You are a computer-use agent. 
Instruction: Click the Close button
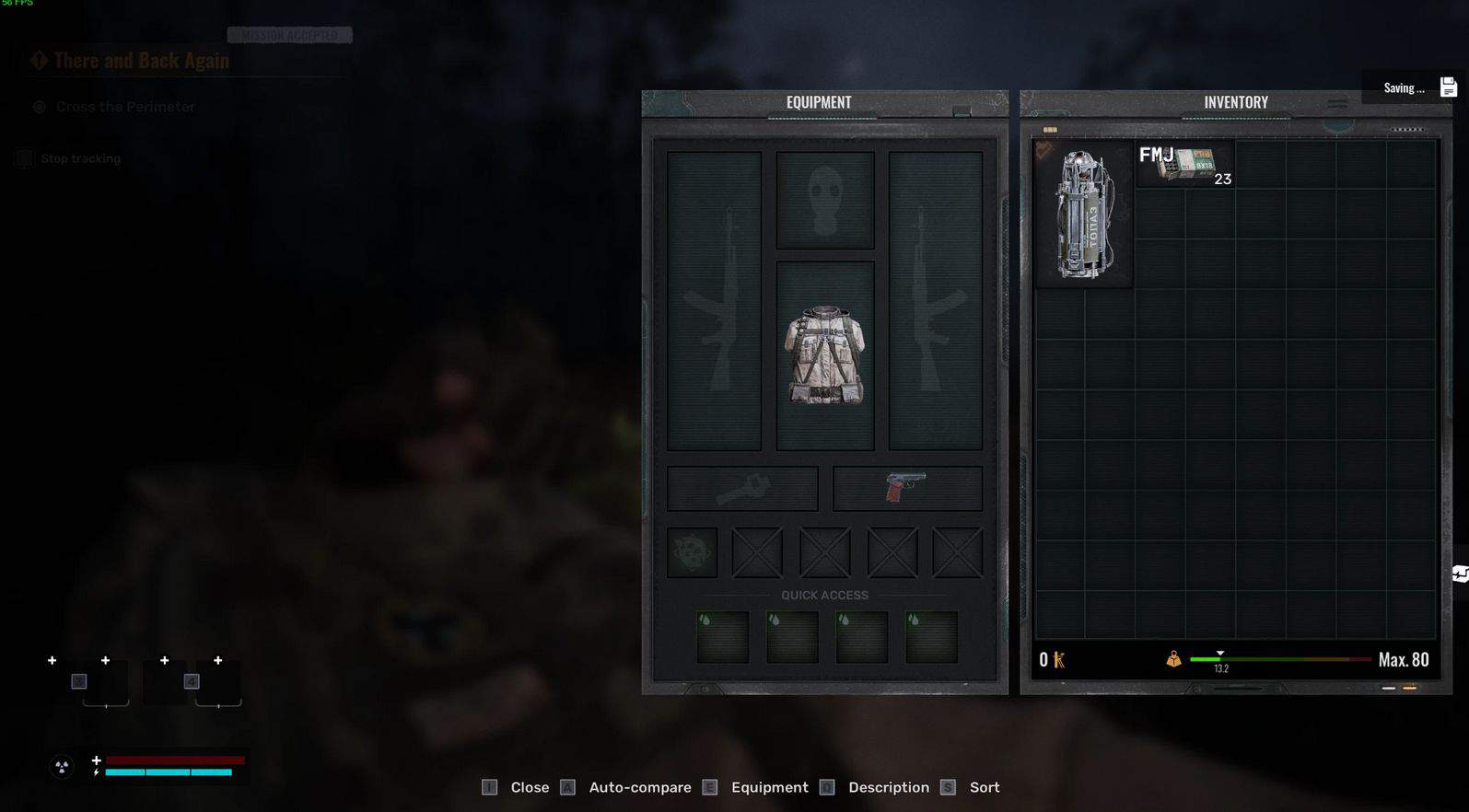529,788
